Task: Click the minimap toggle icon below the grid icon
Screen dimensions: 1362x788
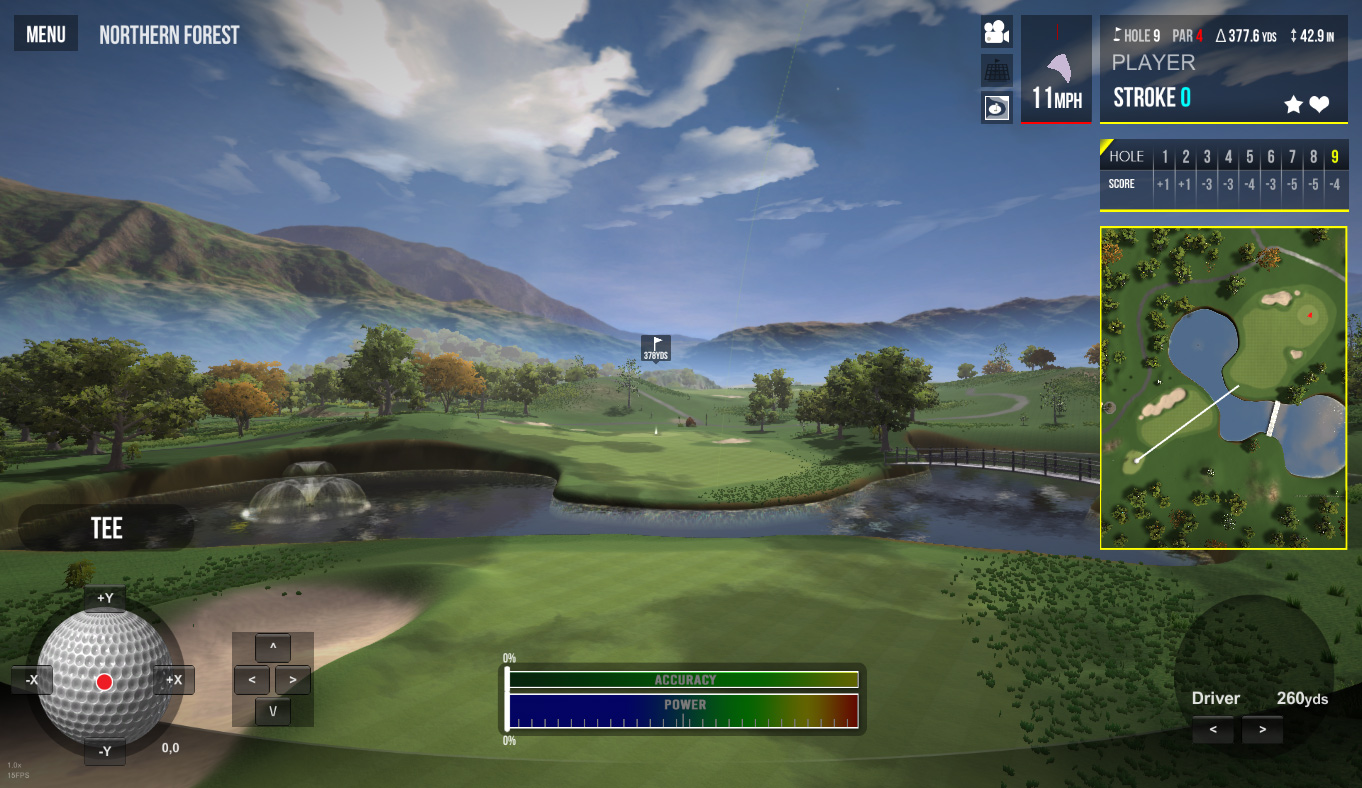Action: [x=996, y=107]
